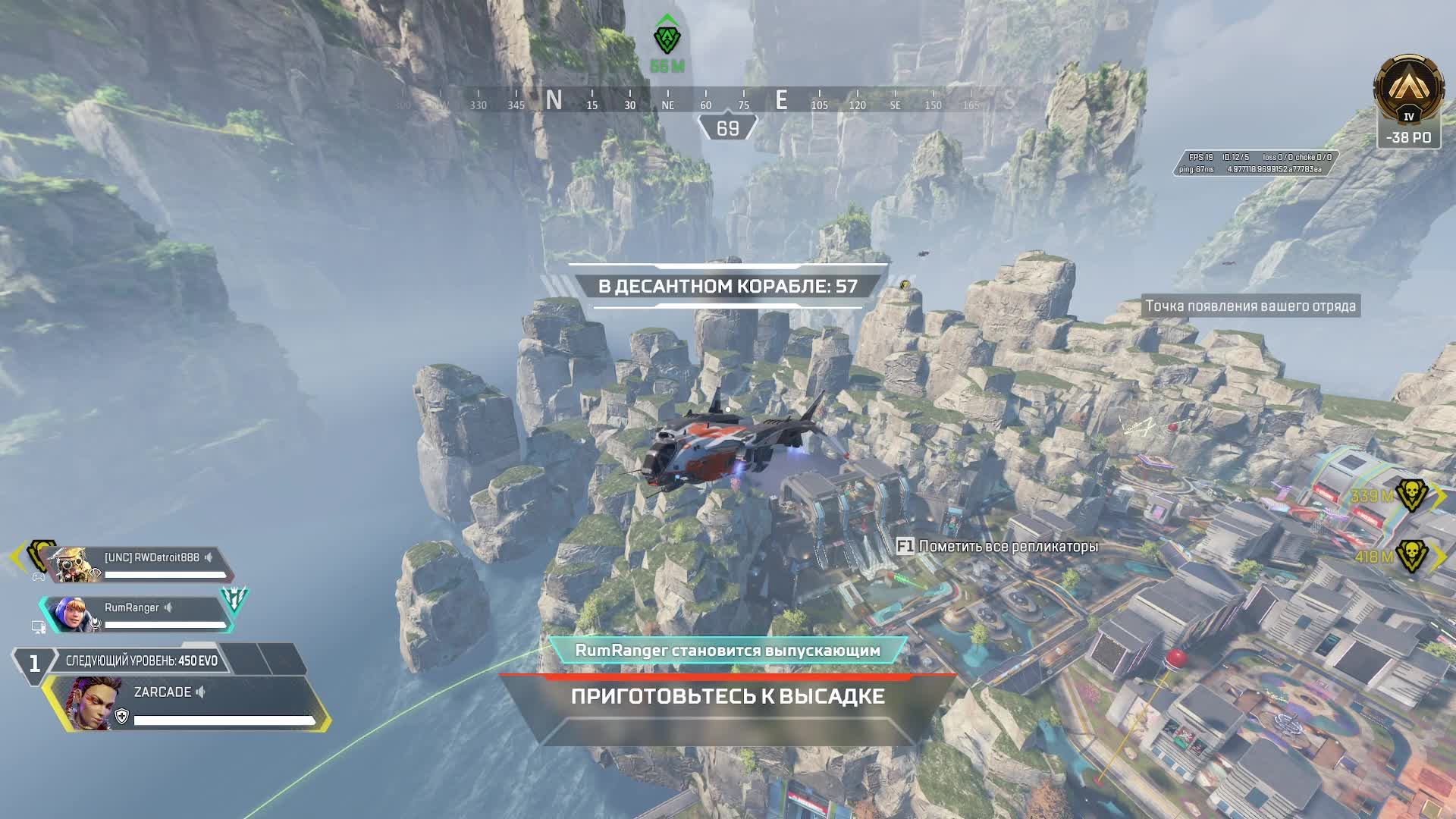Select the green ping marker at 55 M

[667, 38]
